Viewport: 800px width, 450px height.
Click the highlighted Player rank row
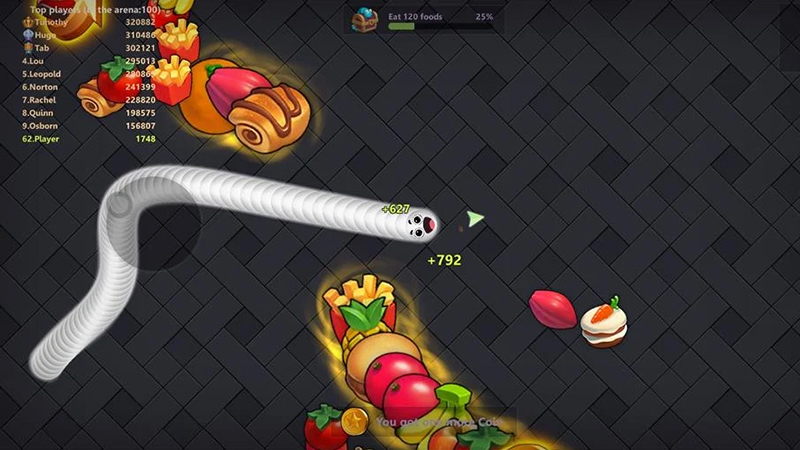click(x=90, y=139)
